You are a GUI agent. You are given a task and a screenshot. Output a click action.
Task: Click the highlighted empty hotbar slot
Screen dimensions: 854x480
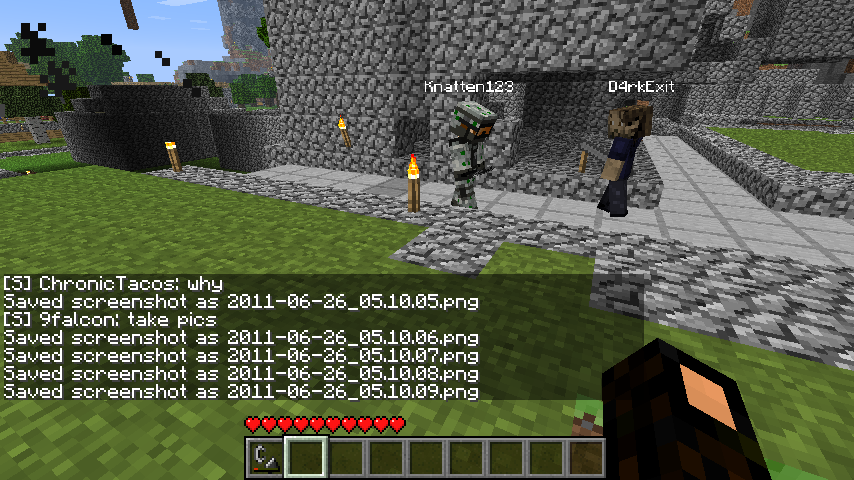tap(306, 457)
